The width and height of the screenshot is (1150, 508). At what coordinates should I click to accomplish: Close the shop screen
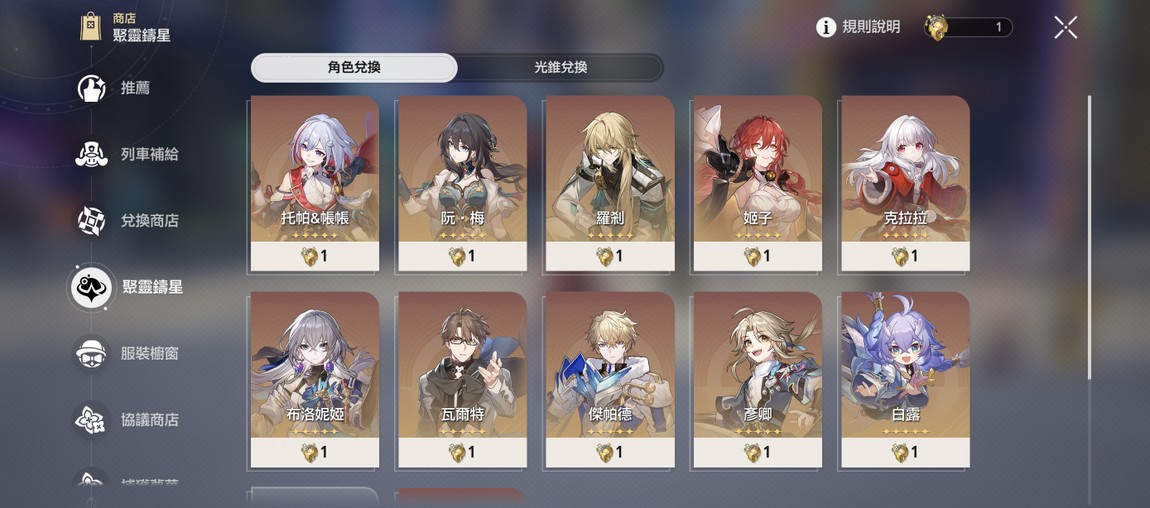(1065, 27)
